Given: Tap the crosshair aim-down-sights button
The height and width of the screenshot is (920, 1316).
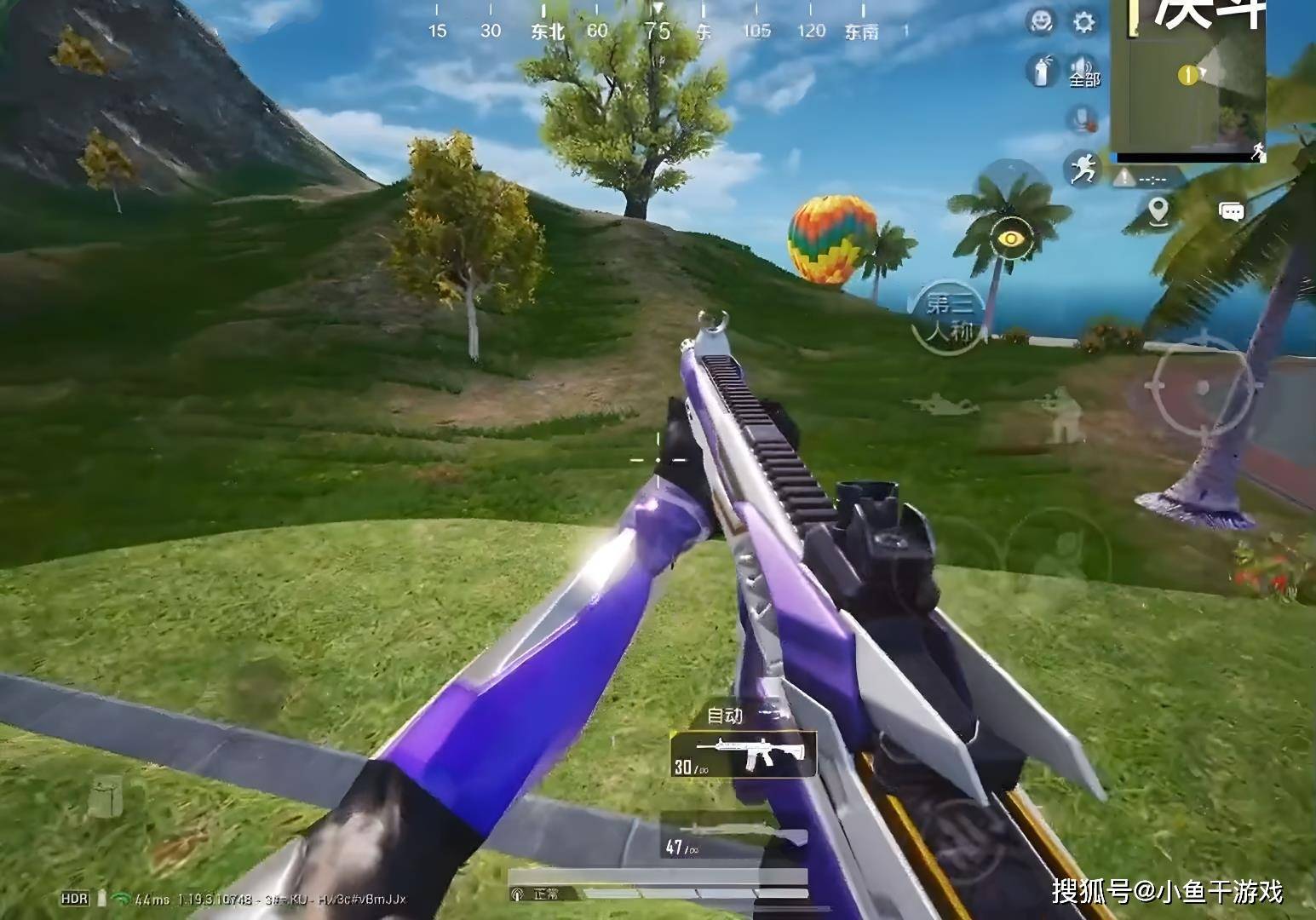Looking at the screenshot, I should coord(1203,388).
